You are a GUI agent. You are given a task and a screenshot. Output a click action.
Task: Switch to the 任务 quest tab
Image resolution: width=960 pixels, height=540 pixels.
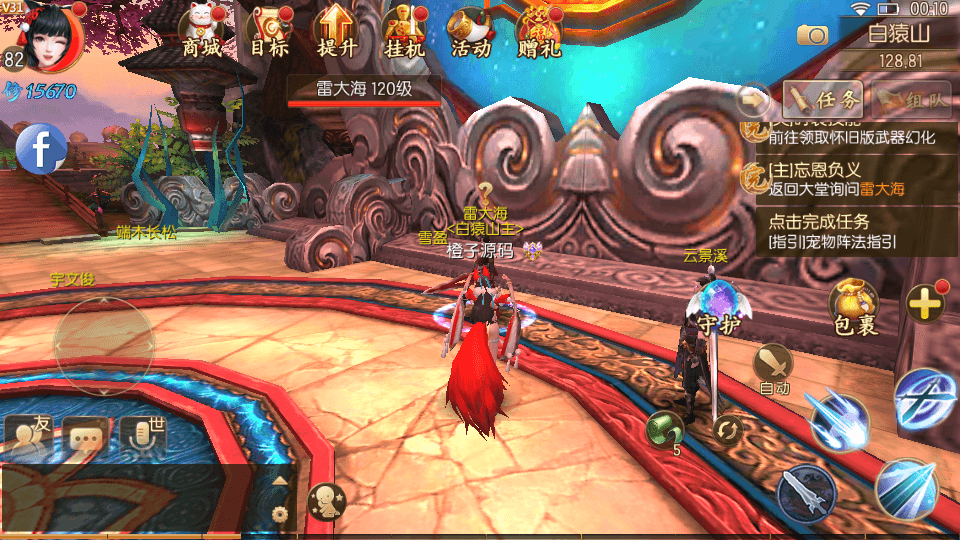click(823, 99)
